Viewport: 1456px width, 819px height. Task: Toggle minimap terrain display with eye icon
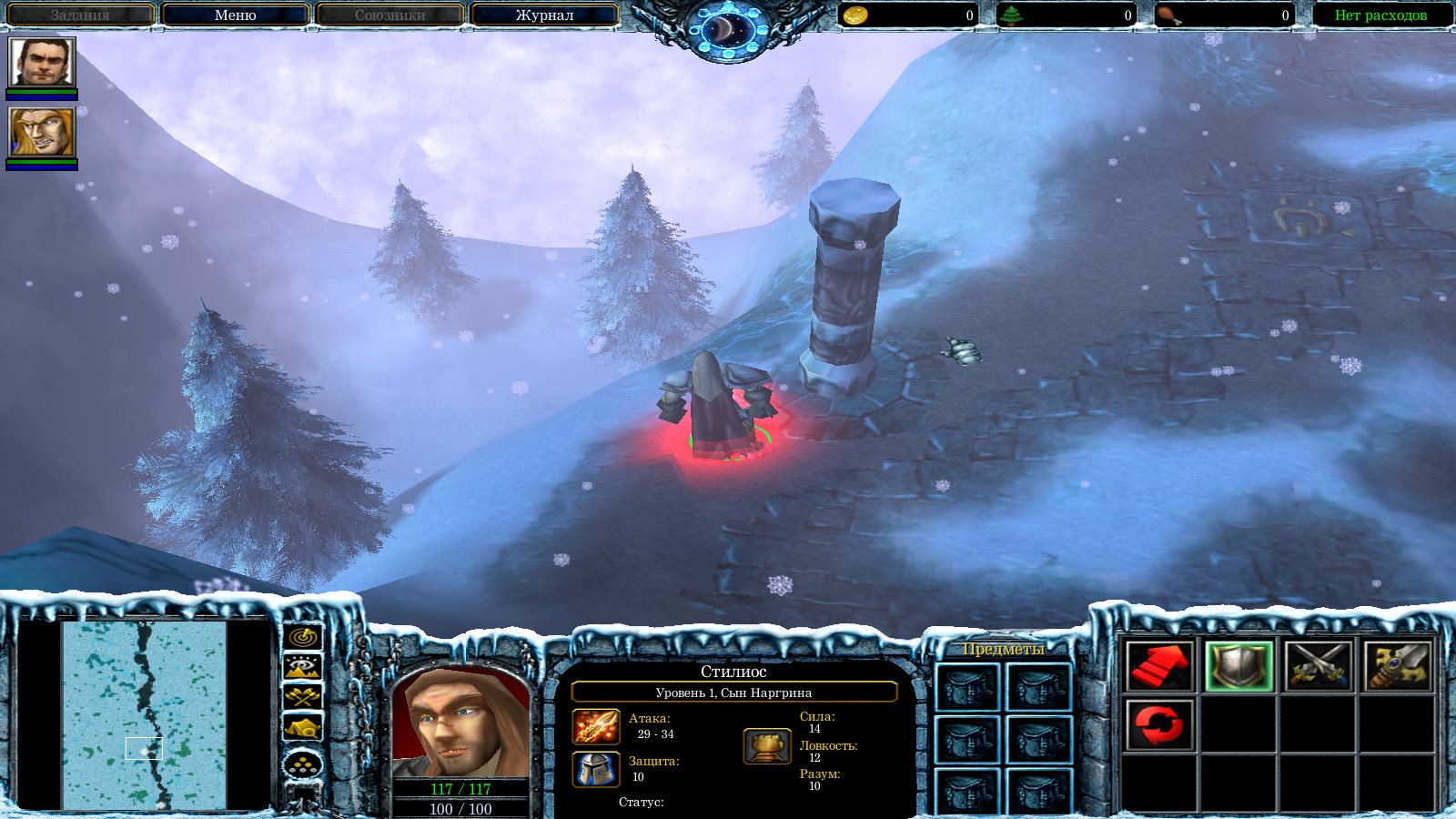pos(303,667)
